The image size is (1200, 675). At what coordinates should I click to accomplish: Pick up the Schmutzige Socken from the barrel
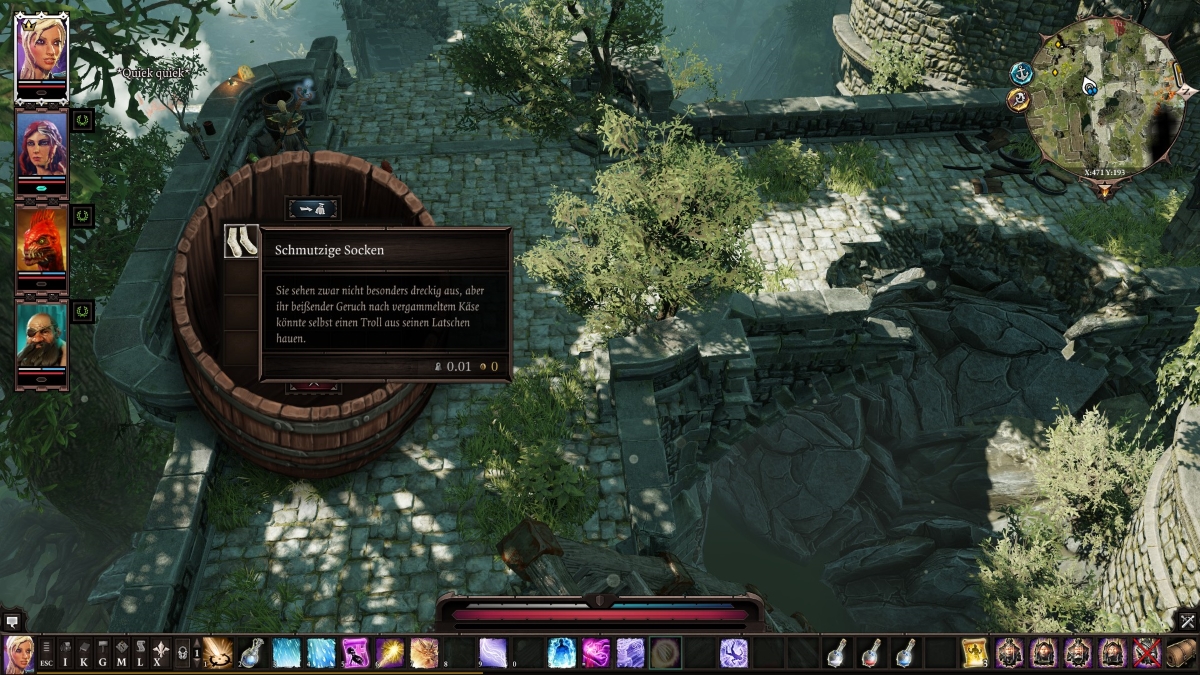tap(241, 243)
